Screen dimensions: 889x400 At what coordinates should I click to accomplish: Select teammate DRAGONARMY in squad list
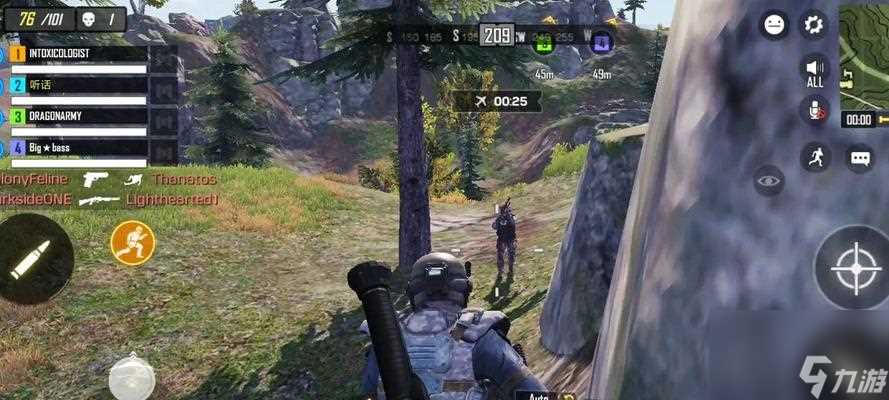pyautogui.click(x=78, y=116)
